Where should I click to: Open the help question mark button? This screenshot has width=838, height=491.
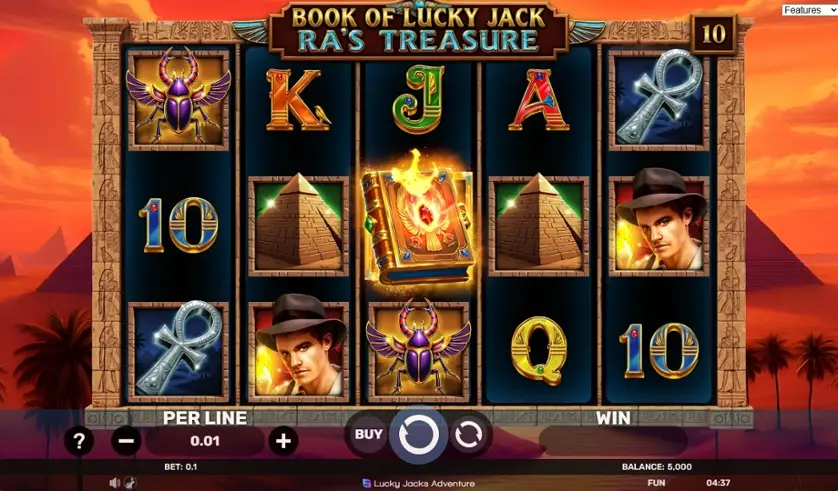(x=80, y=440)
